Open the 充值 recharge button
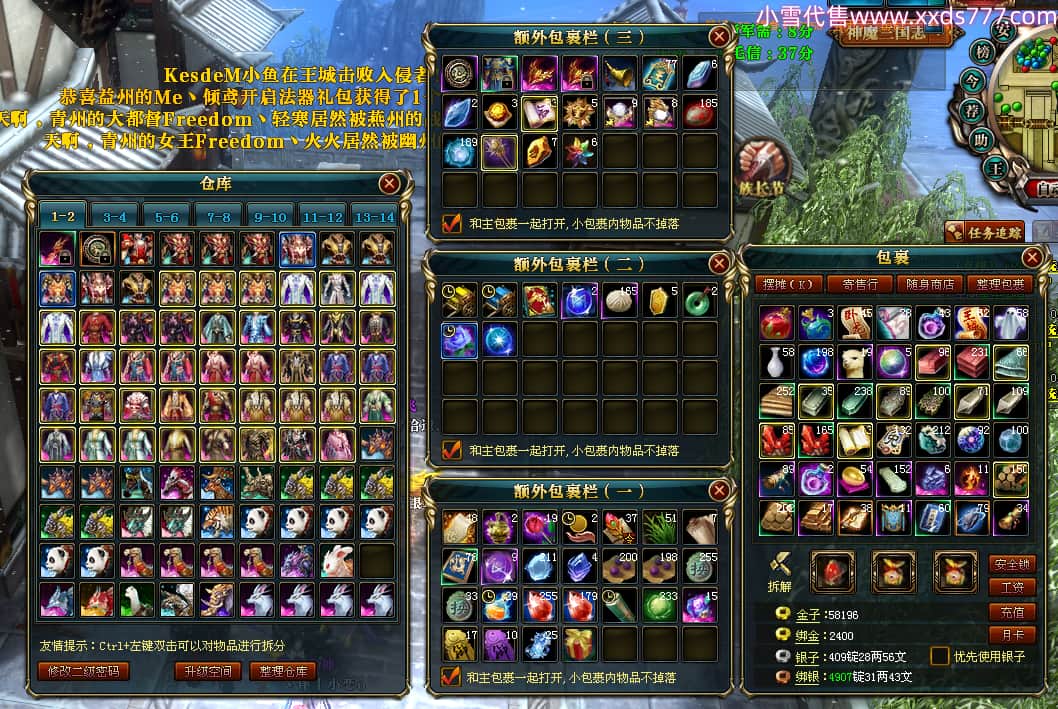 1011,612
